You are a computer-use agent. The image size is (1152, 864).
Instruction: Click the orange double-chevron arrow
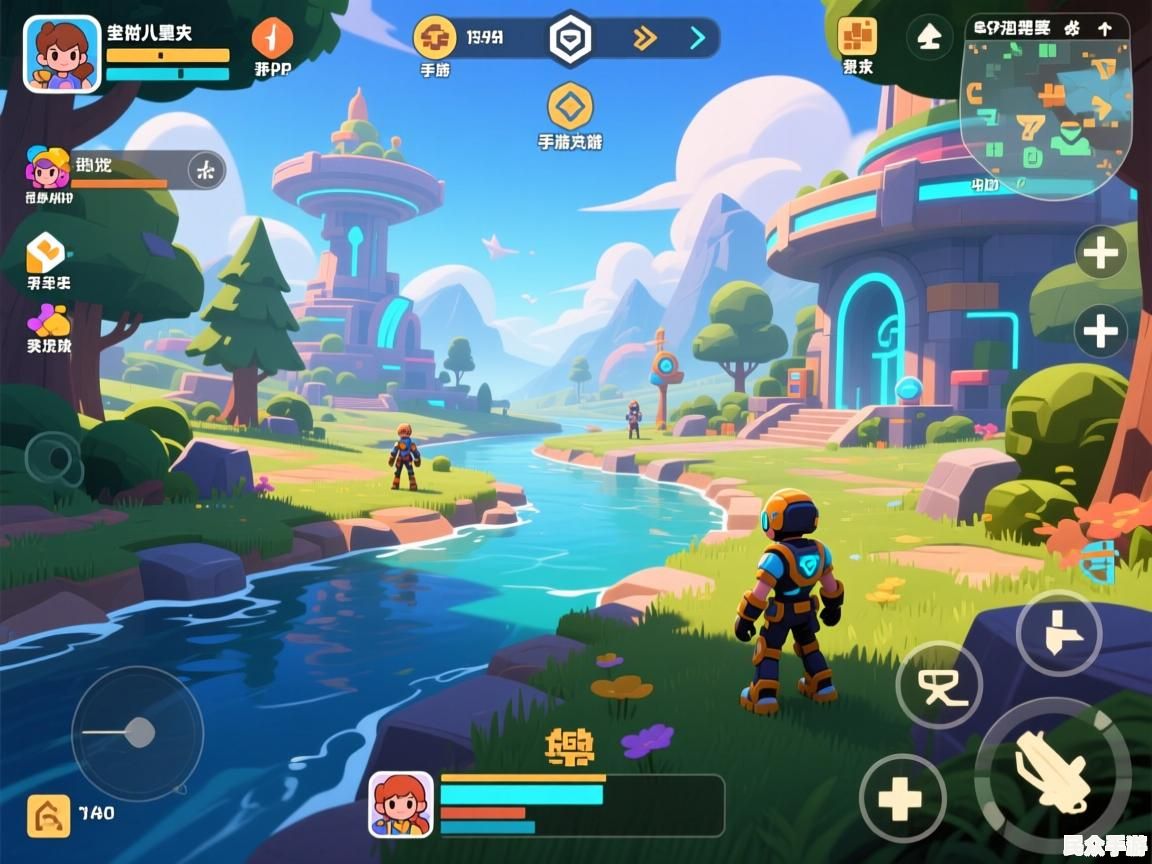pyautogui.click(x=645, y=39)
